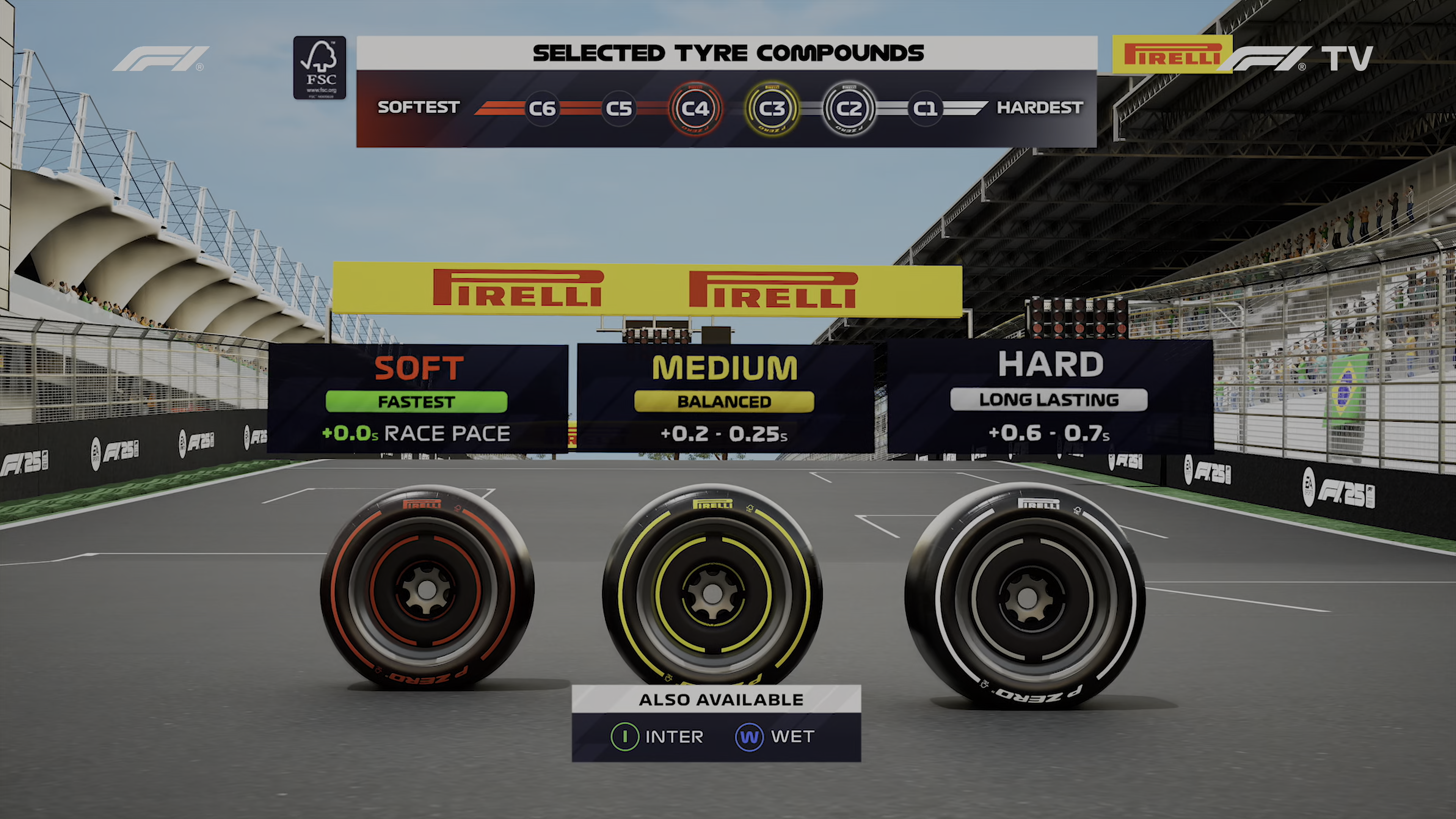
Task: Click the F1 TV logo
Action: (1300, 58)
